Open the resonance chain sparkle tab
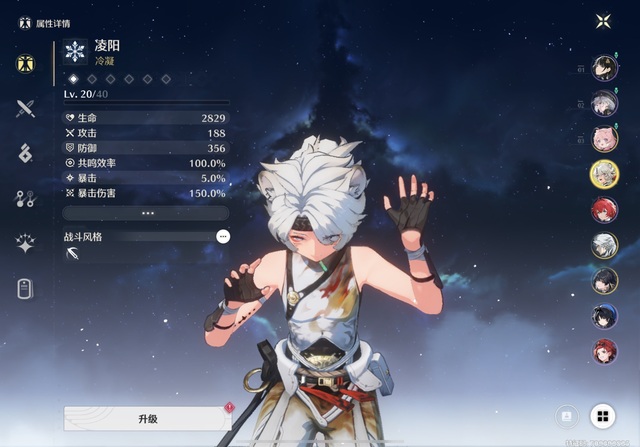Screen dimensions: 640x447 (x=26, y=243)
